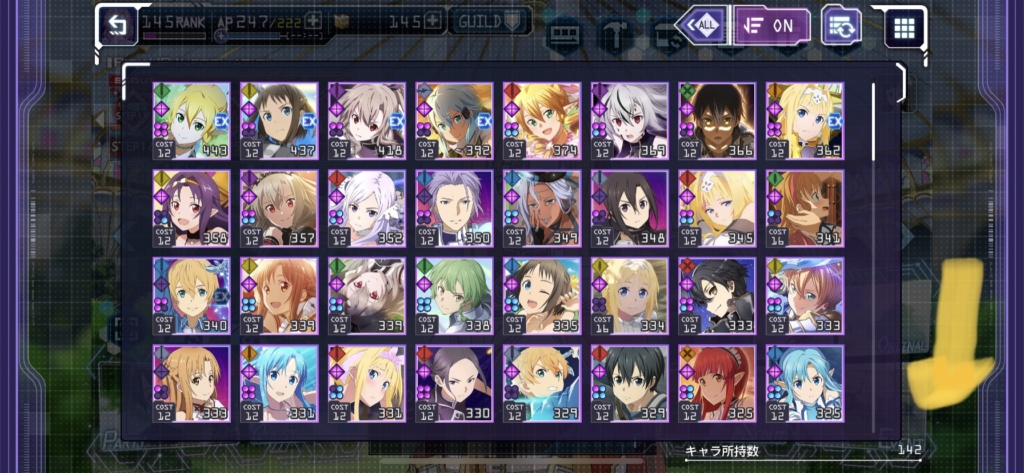Go back with the return arrow button
Viewport: 1024px width, 473px height.
coord(119,26)
